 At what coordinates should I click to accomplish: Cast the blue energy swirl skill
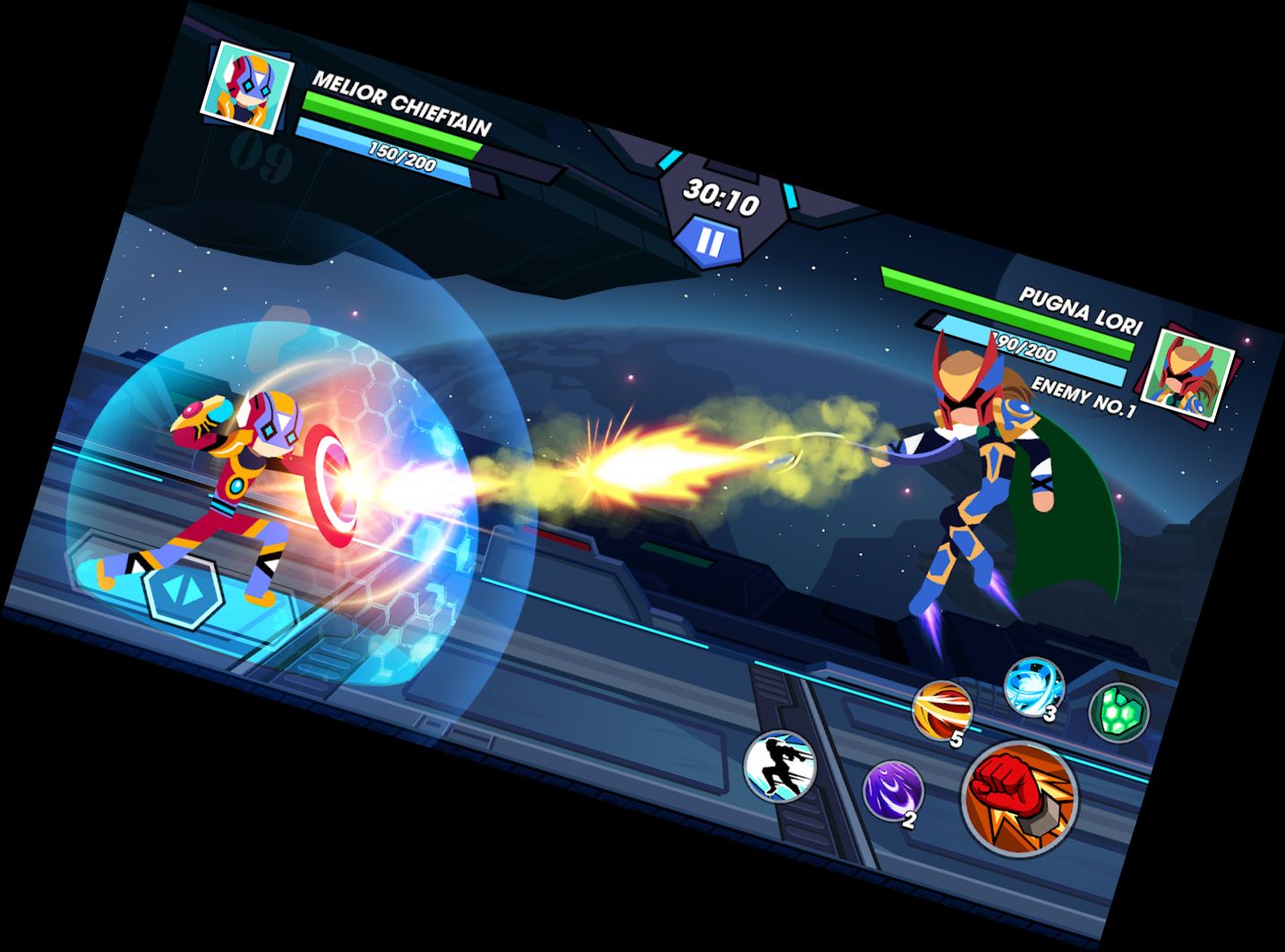pyautogui.click(x=1034, y=688)
